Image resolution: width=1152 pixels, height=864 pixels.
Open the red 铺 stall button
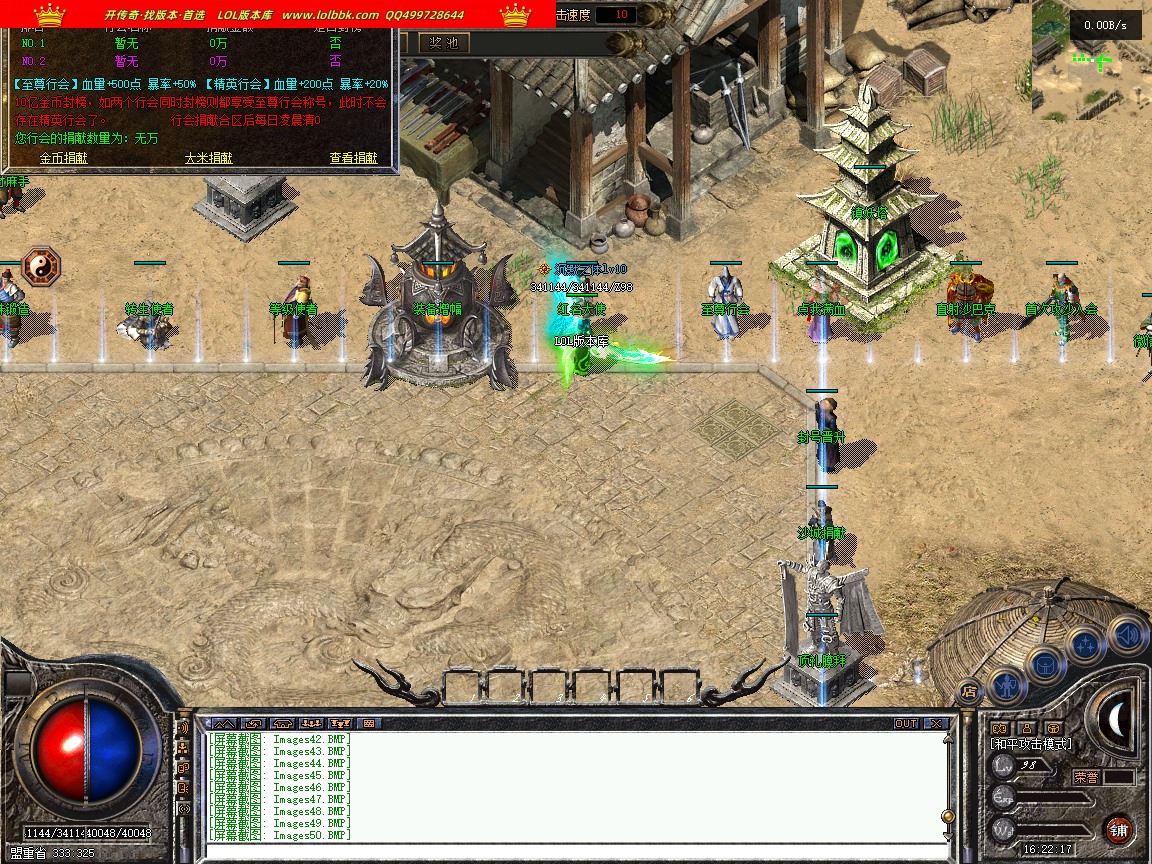1118,829
